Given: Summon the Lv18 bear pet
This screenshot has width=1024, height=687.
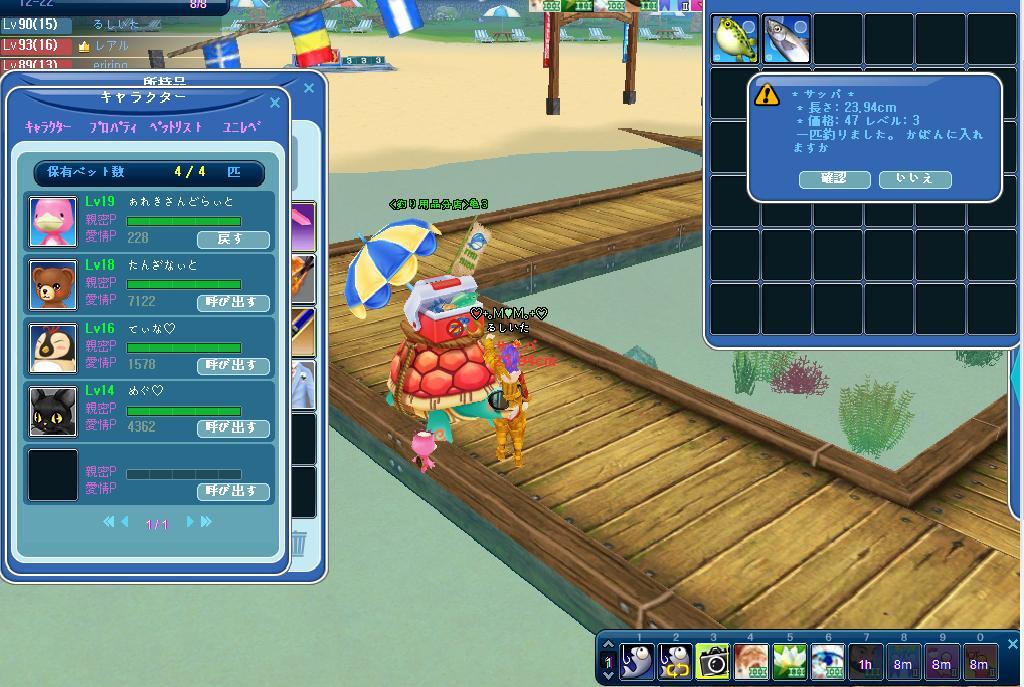Looking at the screenshot, I should (x=232, y=302).
